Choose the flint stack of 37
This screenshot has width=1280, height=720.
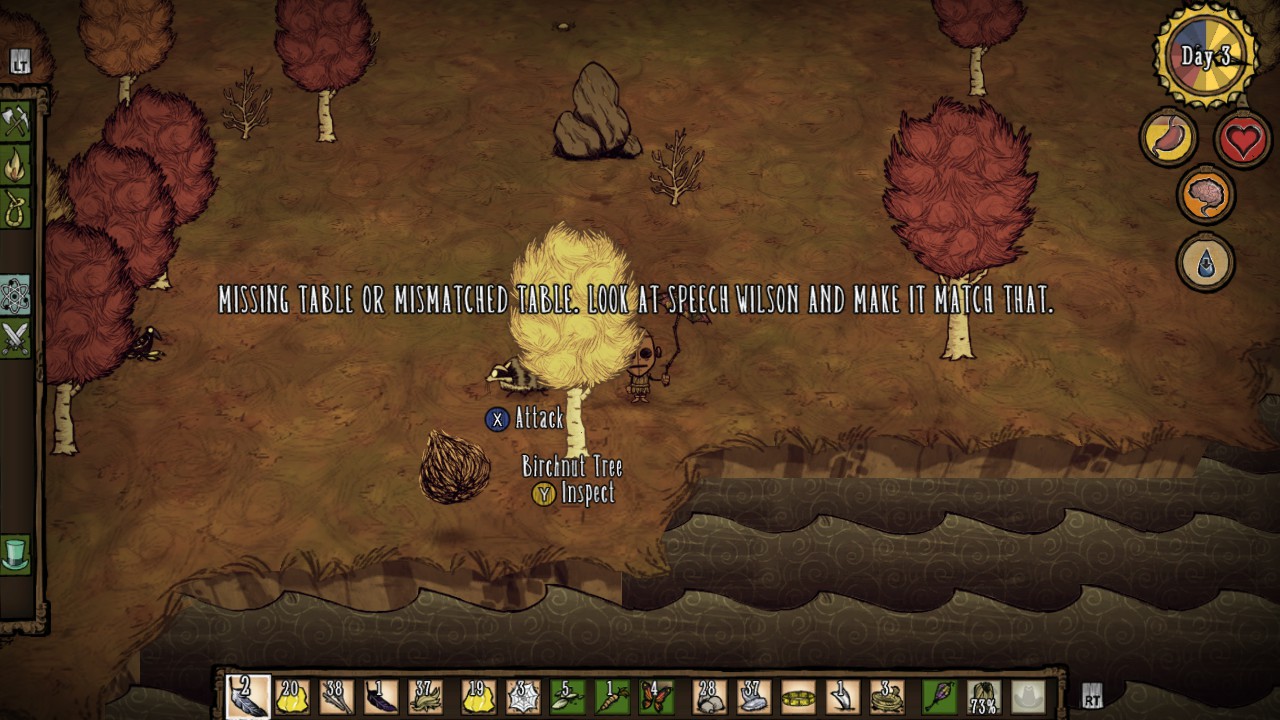coord(754,696)
